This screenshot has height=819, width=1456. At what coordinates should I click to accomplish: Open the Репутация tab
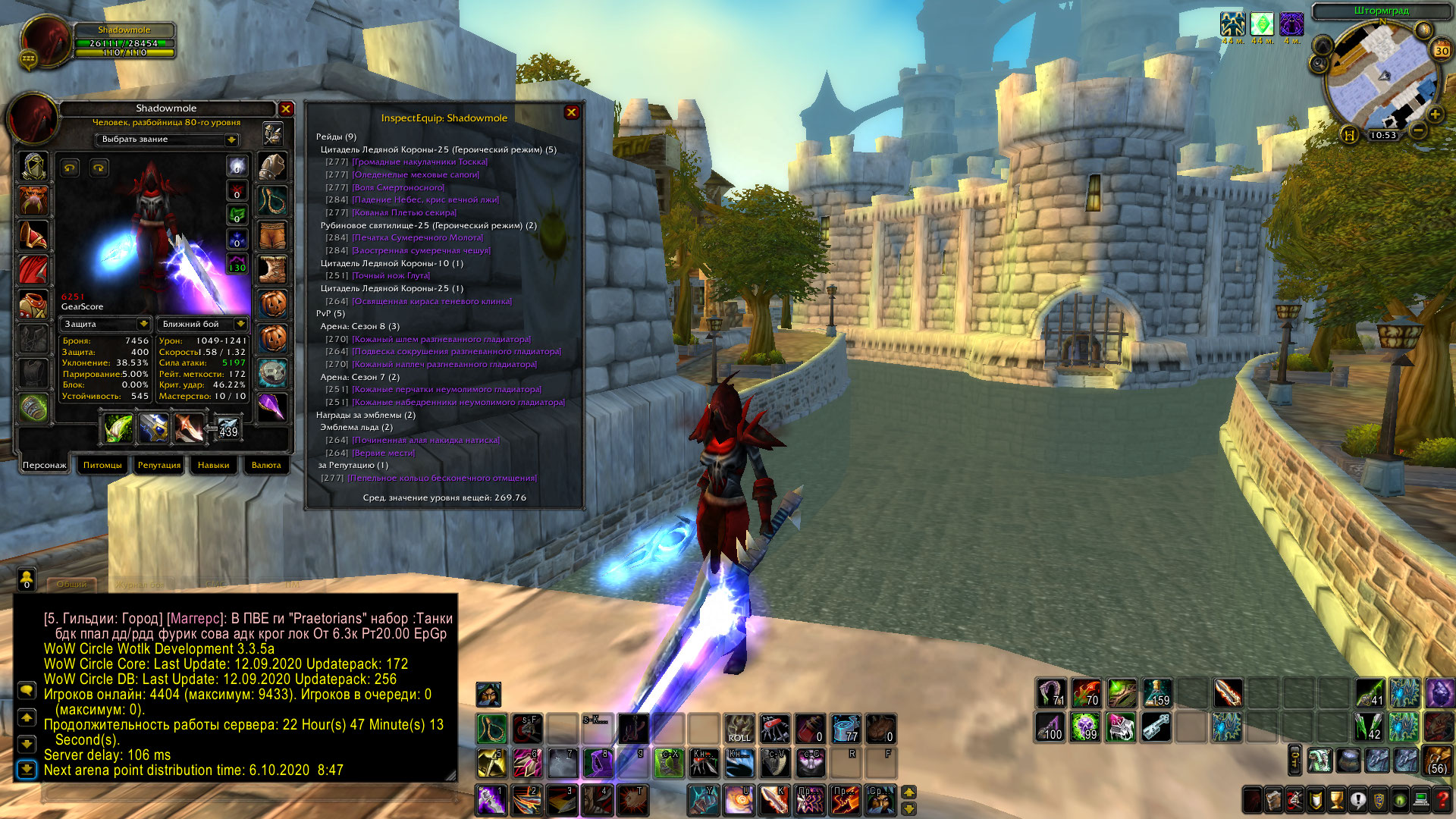159,465
